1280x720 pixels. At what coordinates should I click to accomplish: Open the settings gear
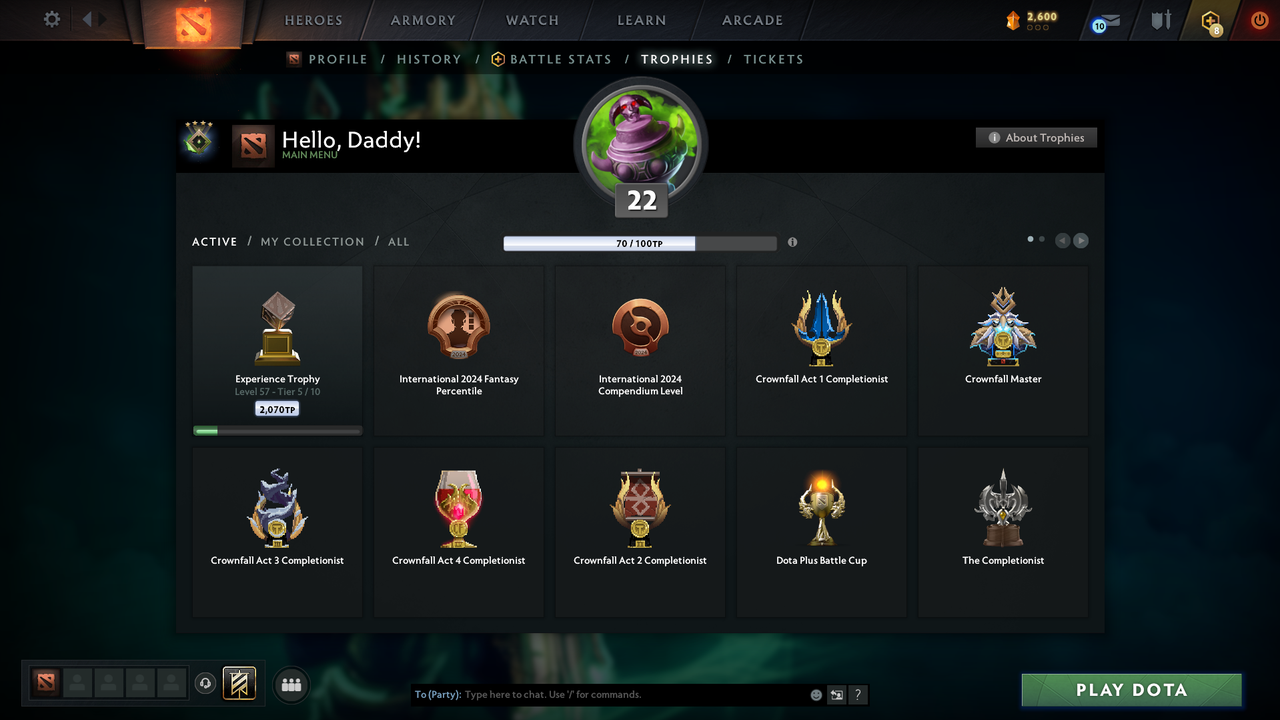[50, 19]
